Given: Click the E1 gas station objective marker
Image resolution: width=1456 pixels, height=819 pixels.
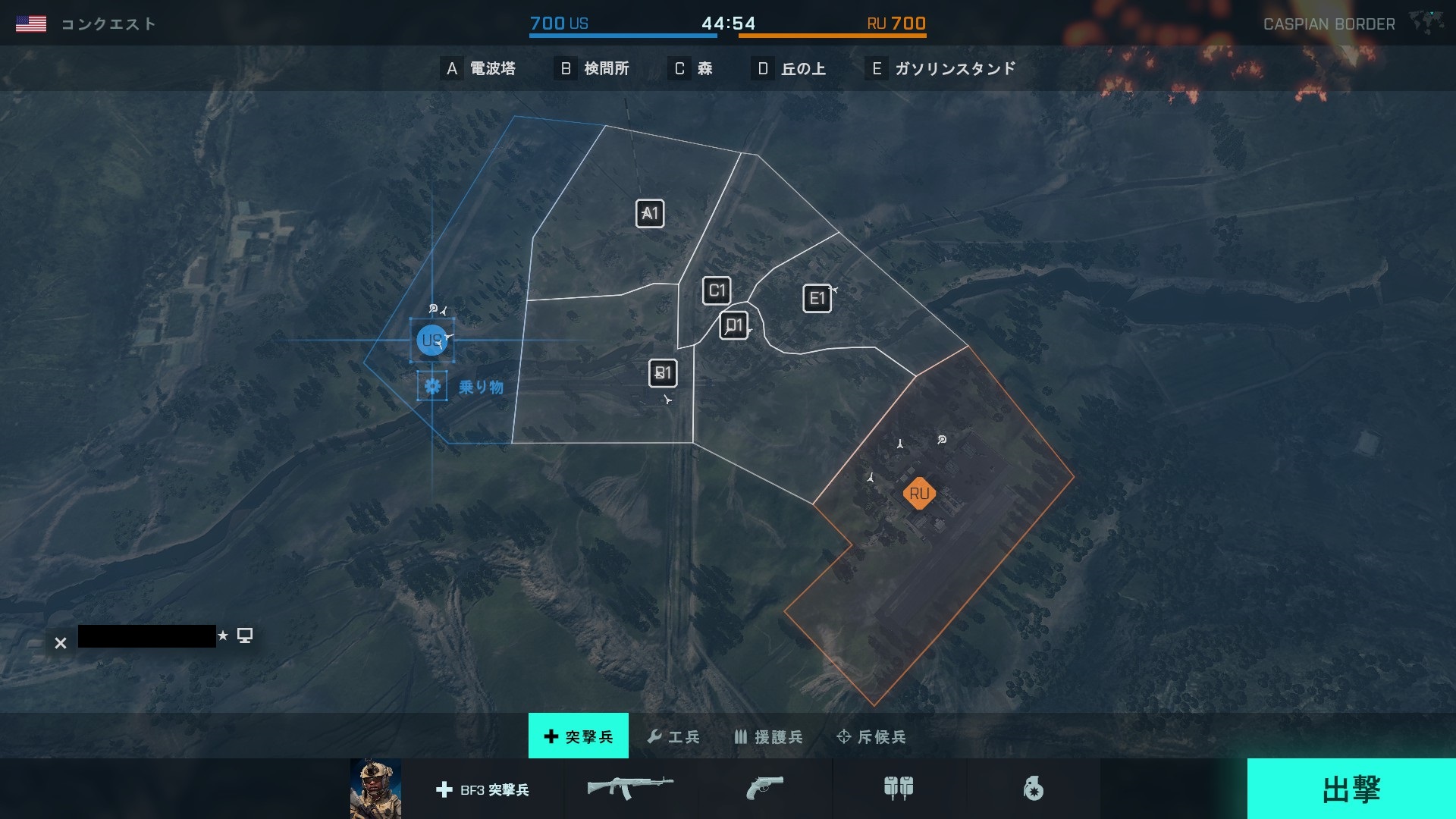Looking at the screenshot, I should pos(817,299).
